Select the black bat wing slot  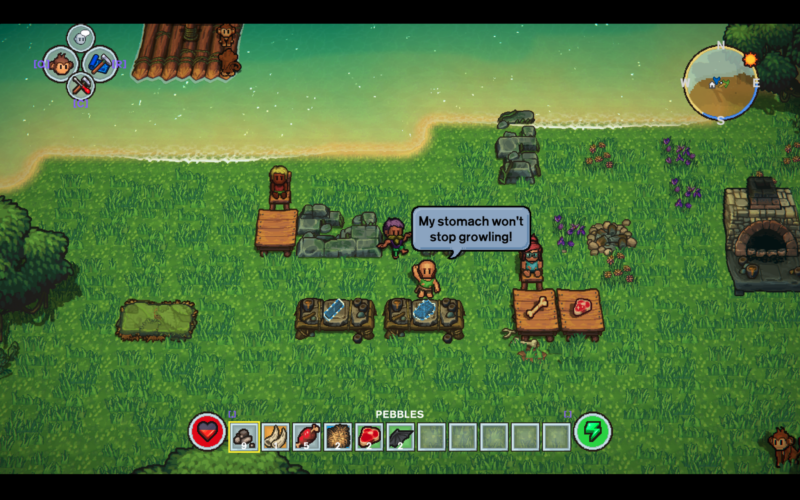401,436
